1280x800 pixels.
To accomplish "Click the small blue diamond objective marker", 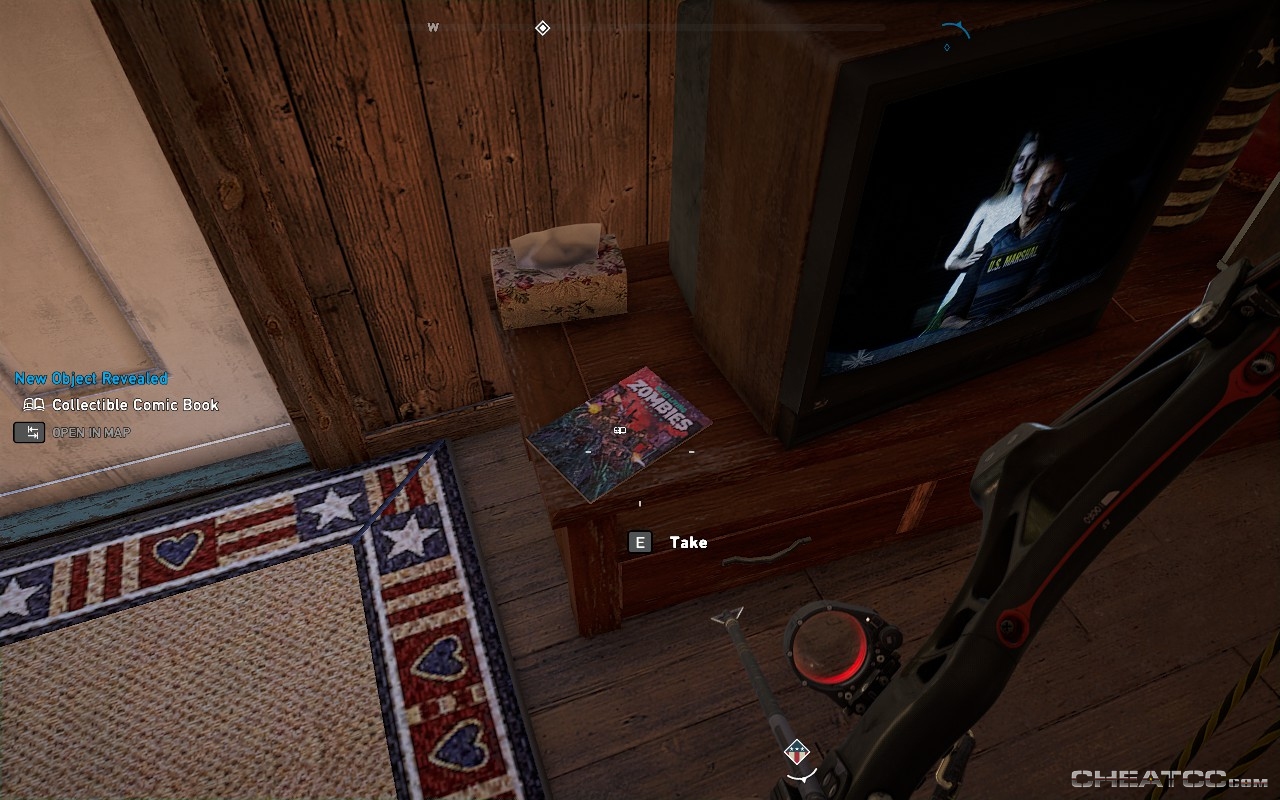I will pos(946,45).
